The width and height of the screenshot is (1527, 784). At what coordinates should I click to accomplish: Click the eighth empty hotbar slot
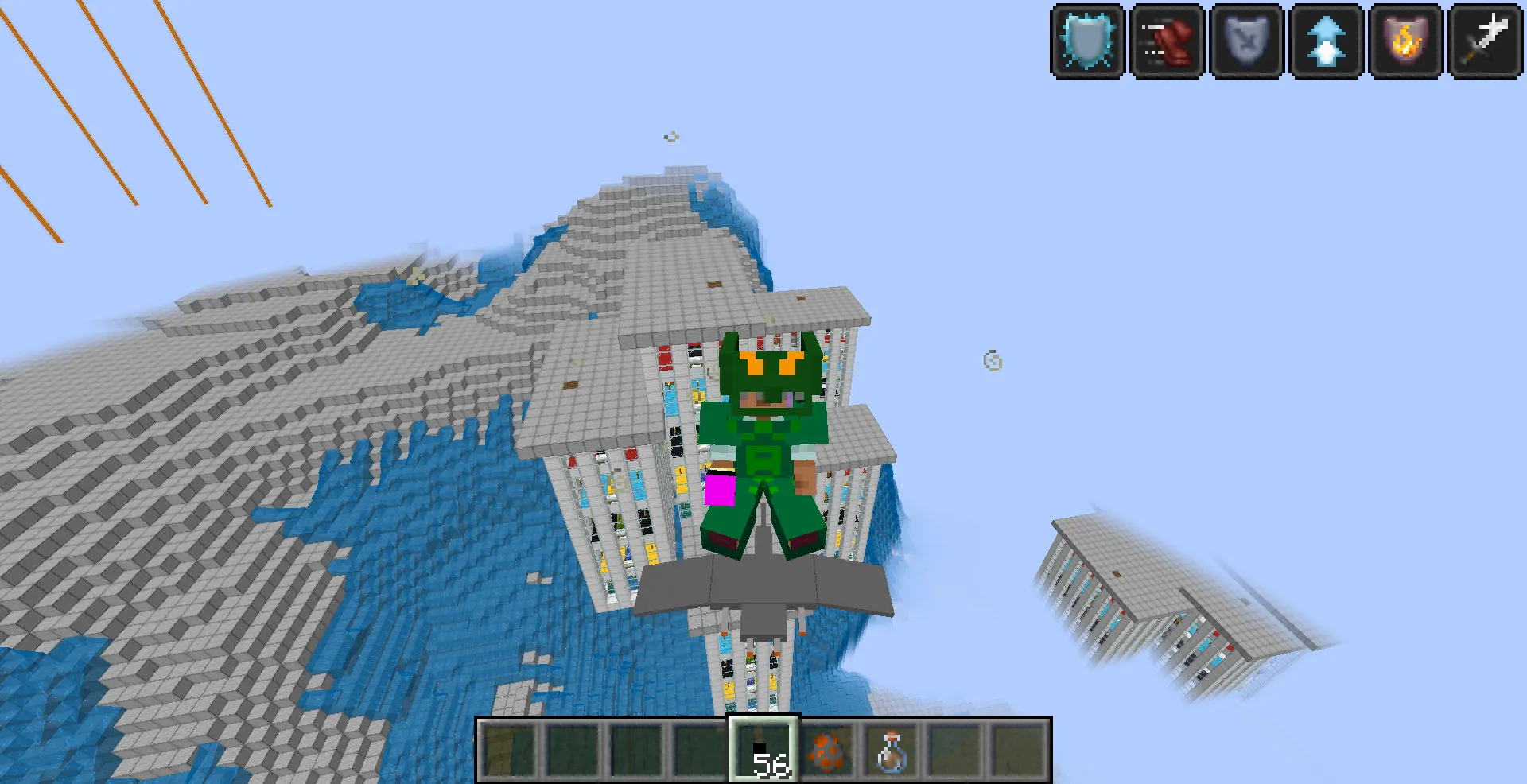pyautogui.click(x=954, y=750)
